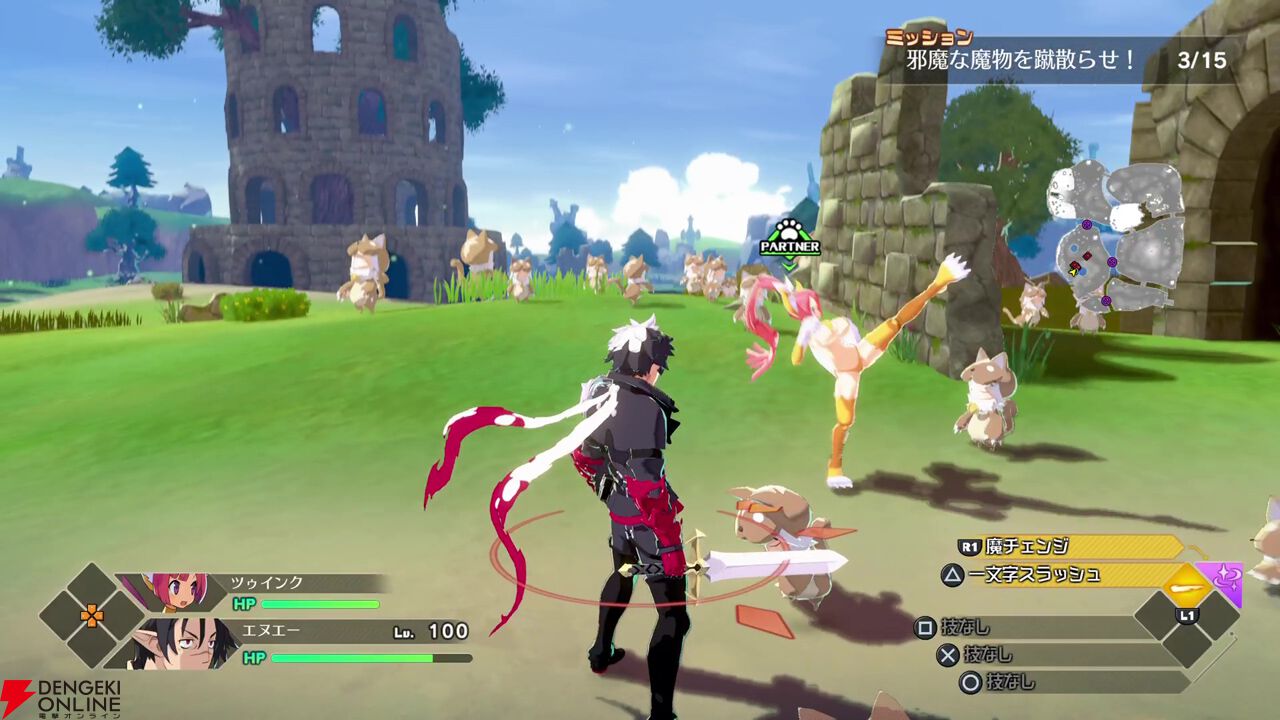Select the yellow sword slash skill icon
Viewport: 1280px width, 720px height.
pos(1187,582)
